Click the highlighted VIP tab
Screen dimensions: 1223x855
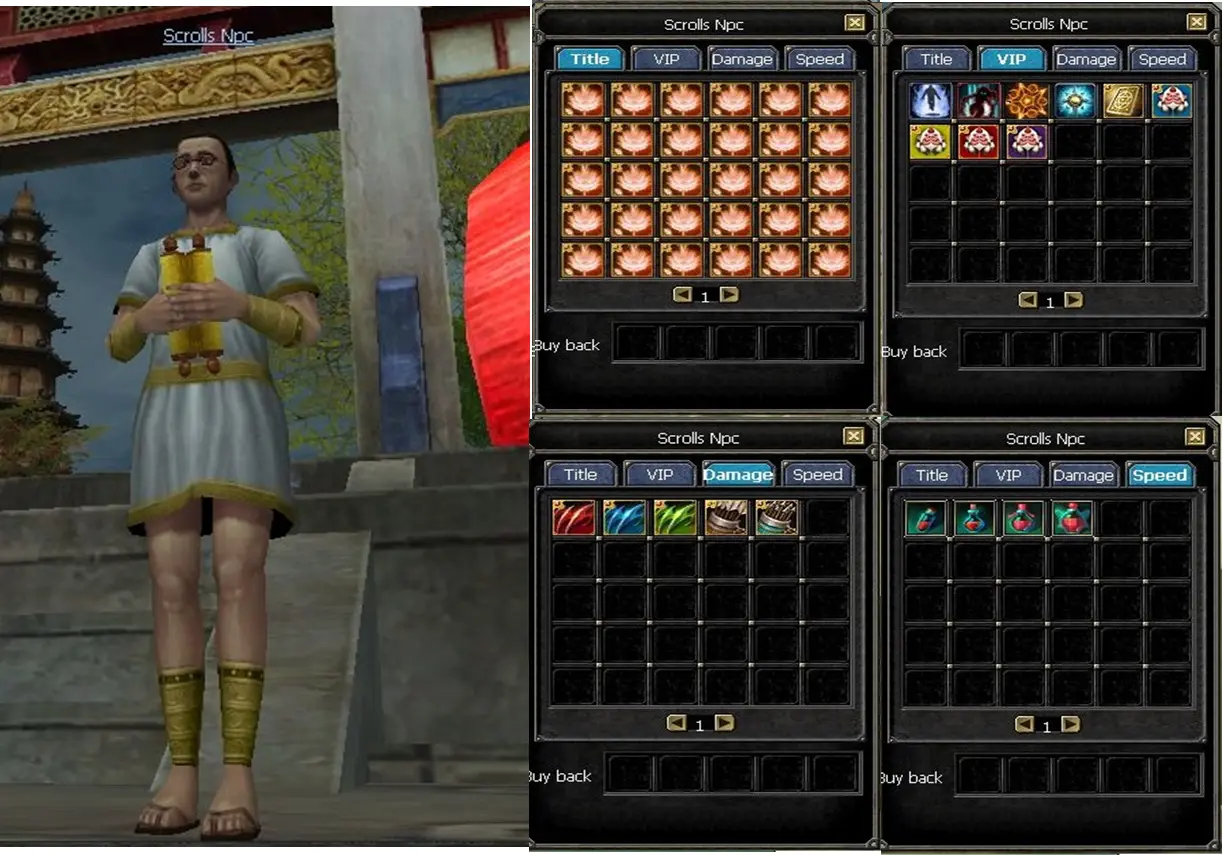pyautogui.click(x=1011, y=59)
